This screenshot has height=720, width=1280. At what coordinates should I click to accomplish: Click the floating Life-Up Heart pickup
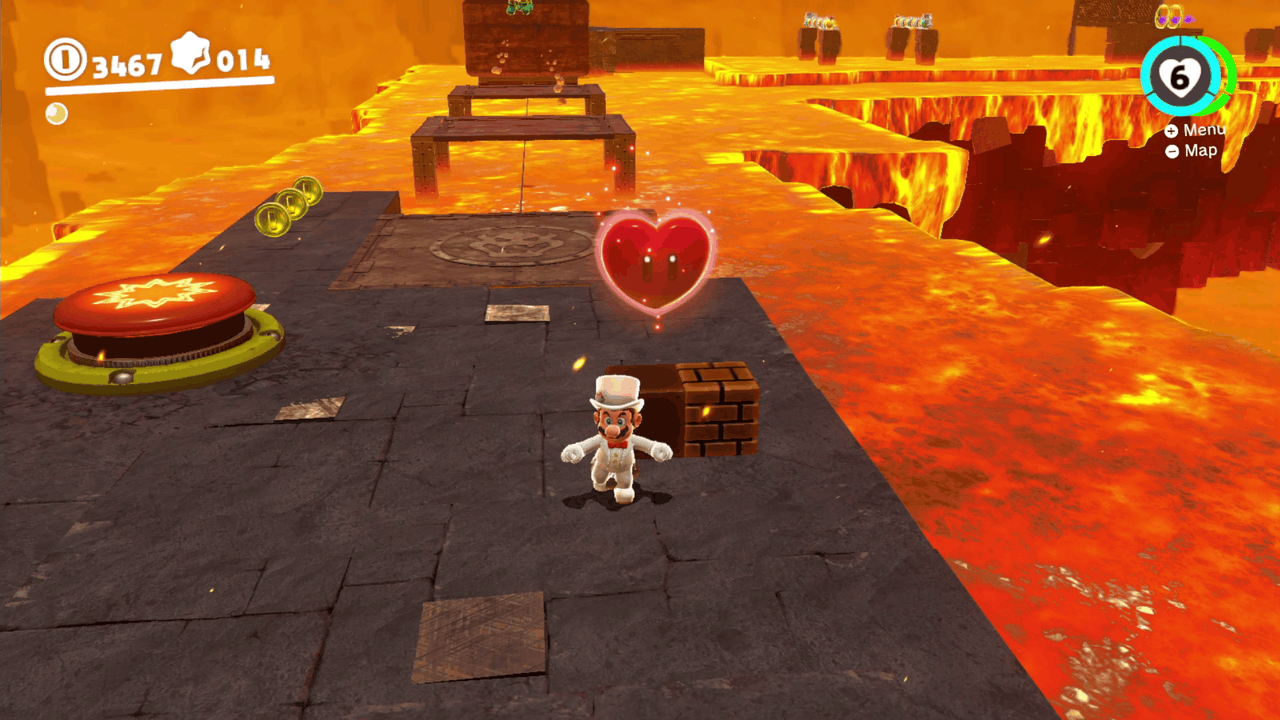657,262
